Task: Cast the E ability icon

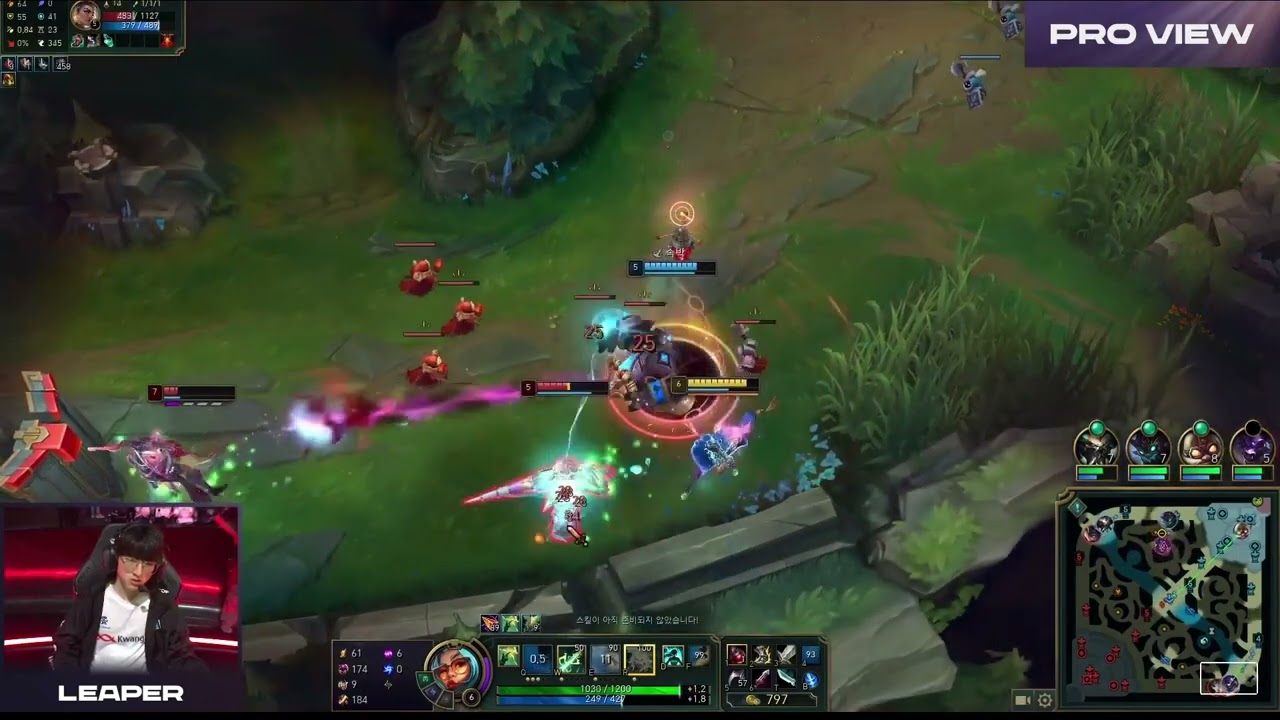Action: pos(606,657)
